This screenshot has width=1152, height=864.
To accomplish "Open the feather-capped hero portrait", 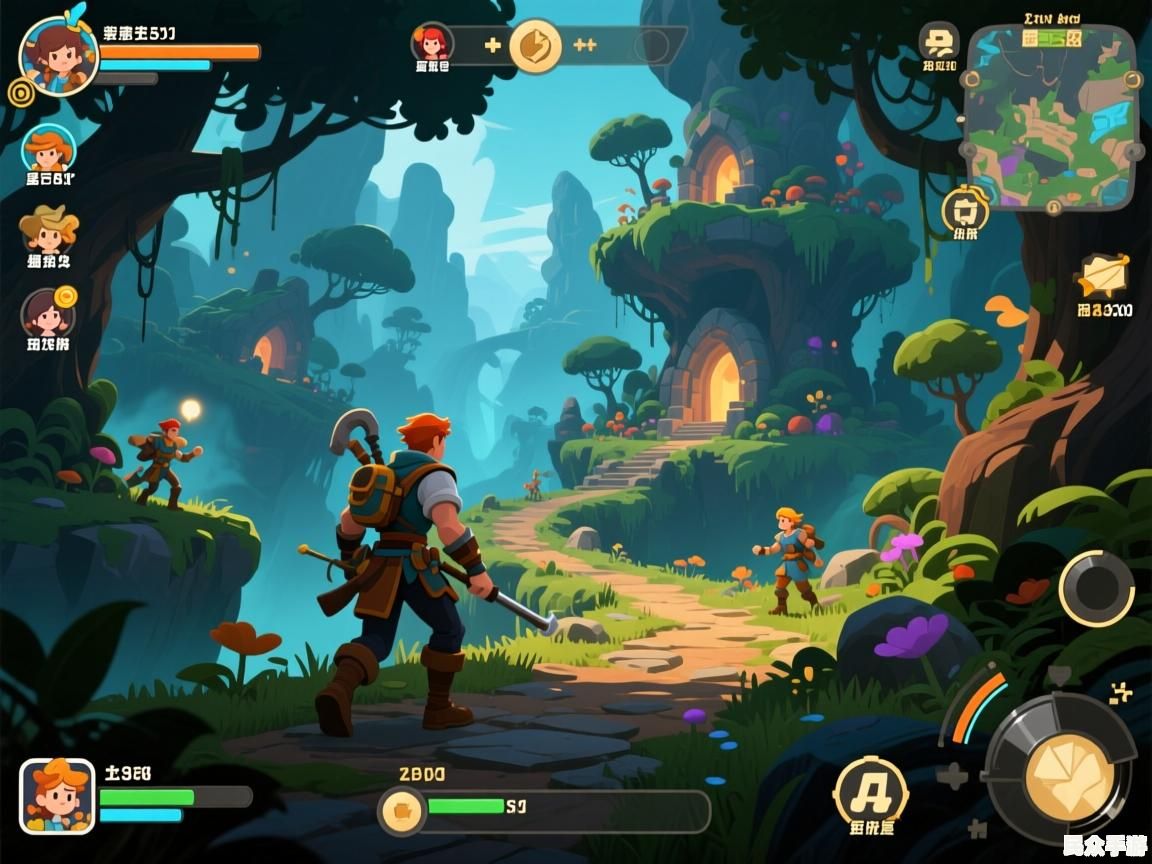I will (x=58, y=55).
